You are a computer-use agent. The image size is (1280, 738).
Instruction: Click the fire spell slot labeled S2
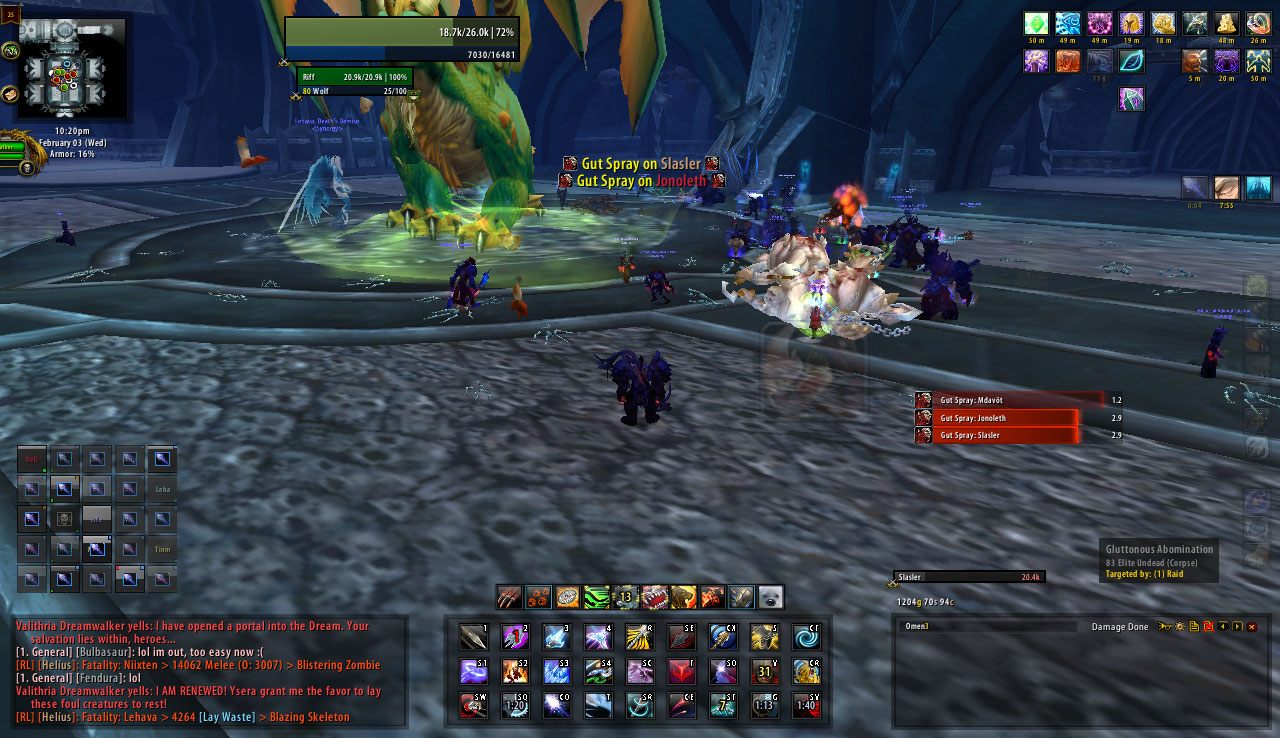pyautogui.click(x=515, y=671)
